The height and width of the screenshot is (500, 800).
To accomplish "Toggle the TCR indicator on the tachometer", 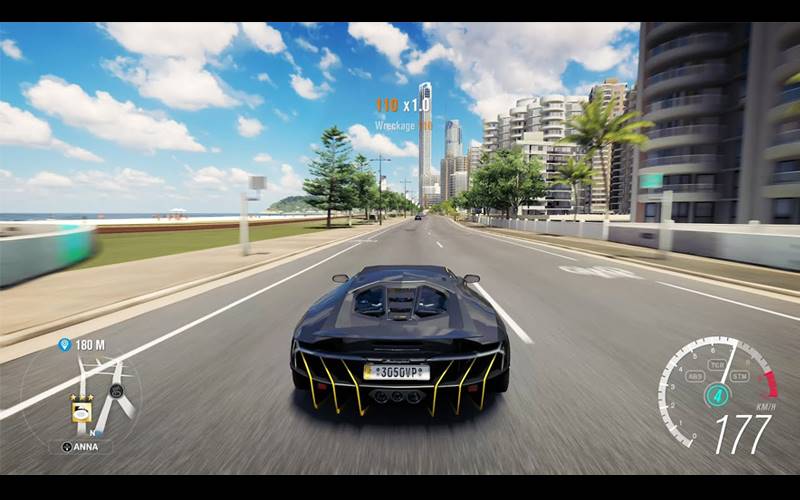I will tap(717, 365).
